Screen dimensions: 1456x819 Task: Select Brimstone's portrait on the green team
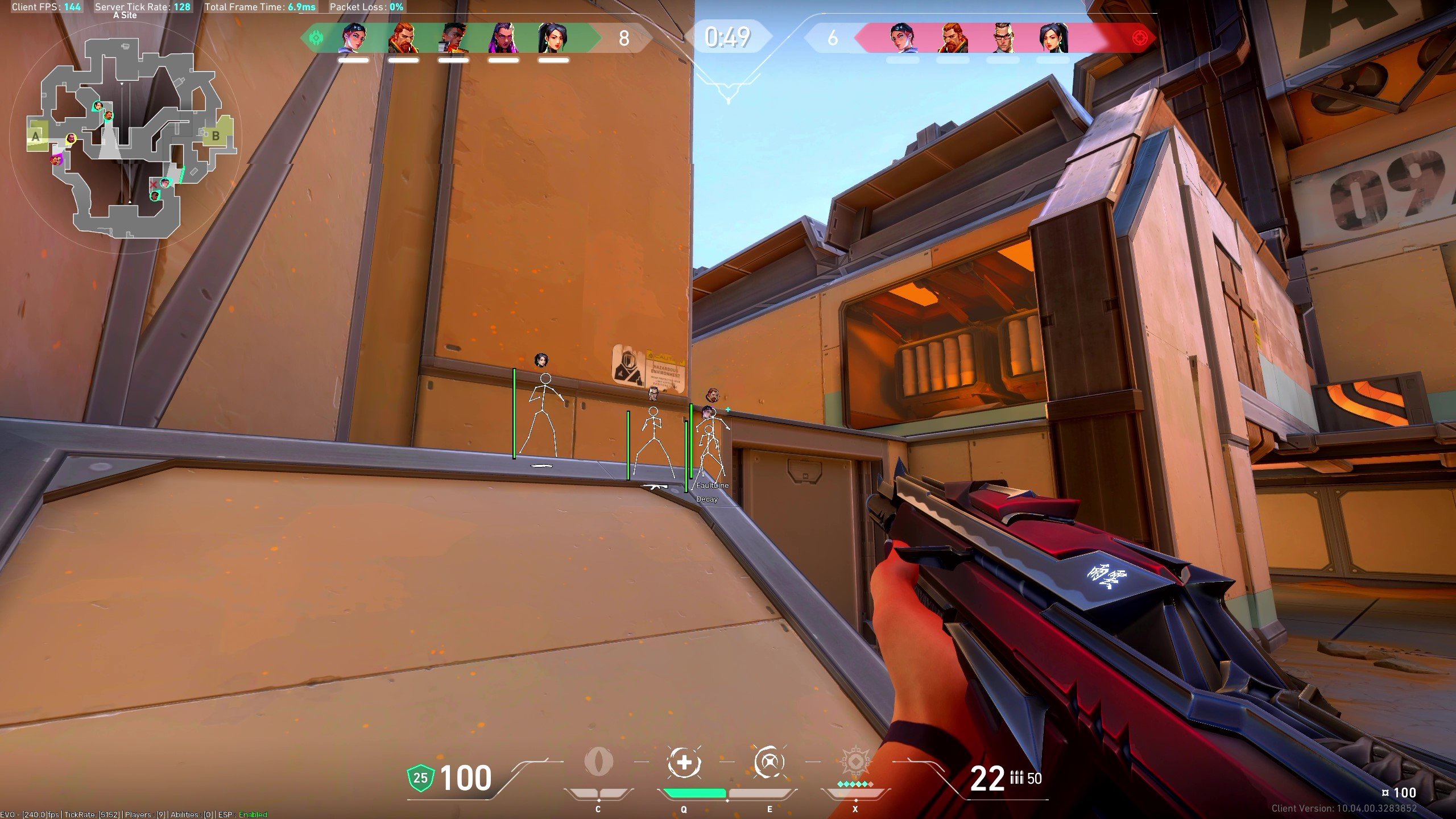(403, 38)
